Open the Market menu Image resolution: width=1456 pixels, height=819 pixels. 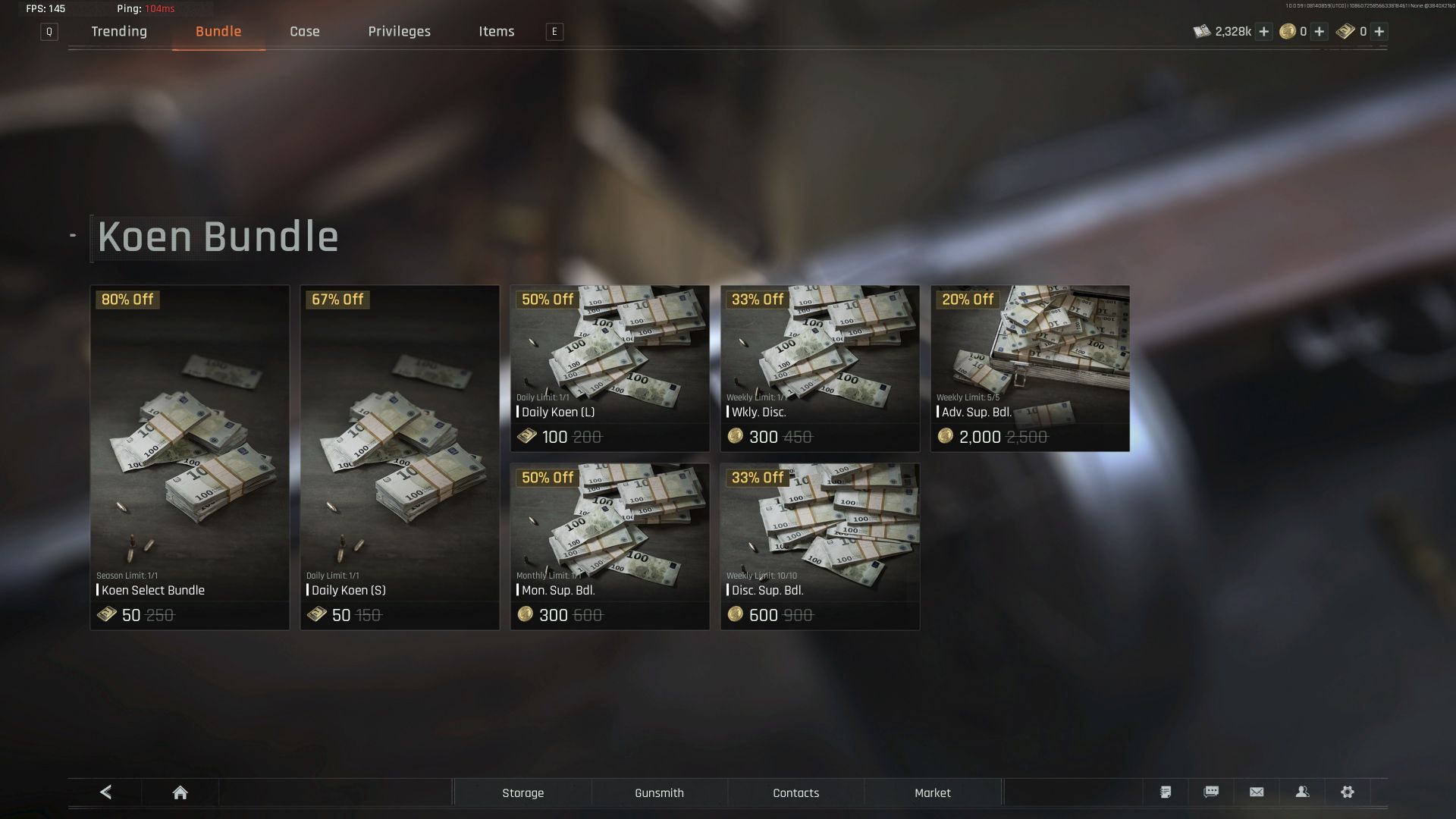point(932,792)
